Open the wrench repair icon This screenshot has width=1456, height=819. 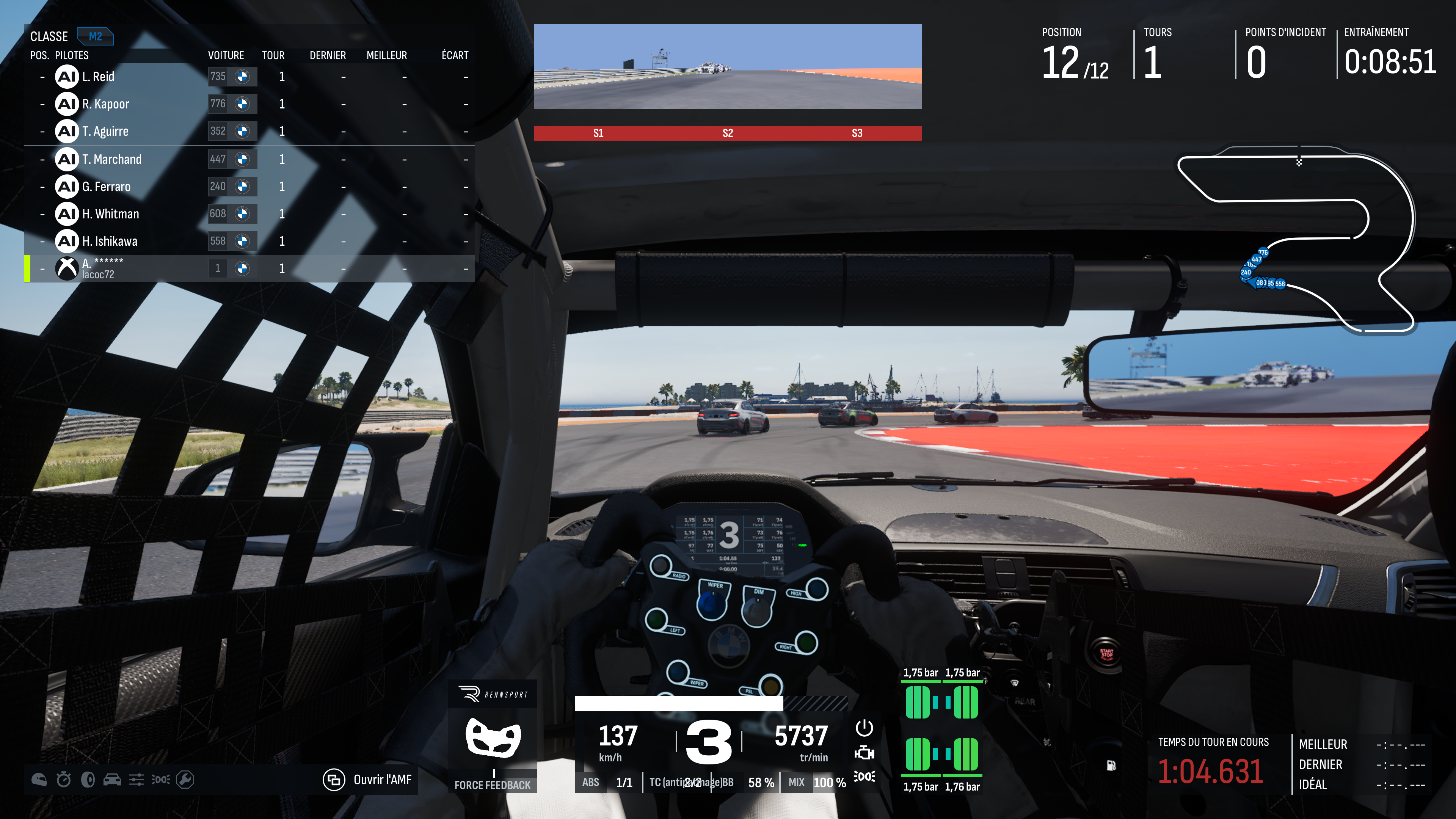(x=185, y=780)
